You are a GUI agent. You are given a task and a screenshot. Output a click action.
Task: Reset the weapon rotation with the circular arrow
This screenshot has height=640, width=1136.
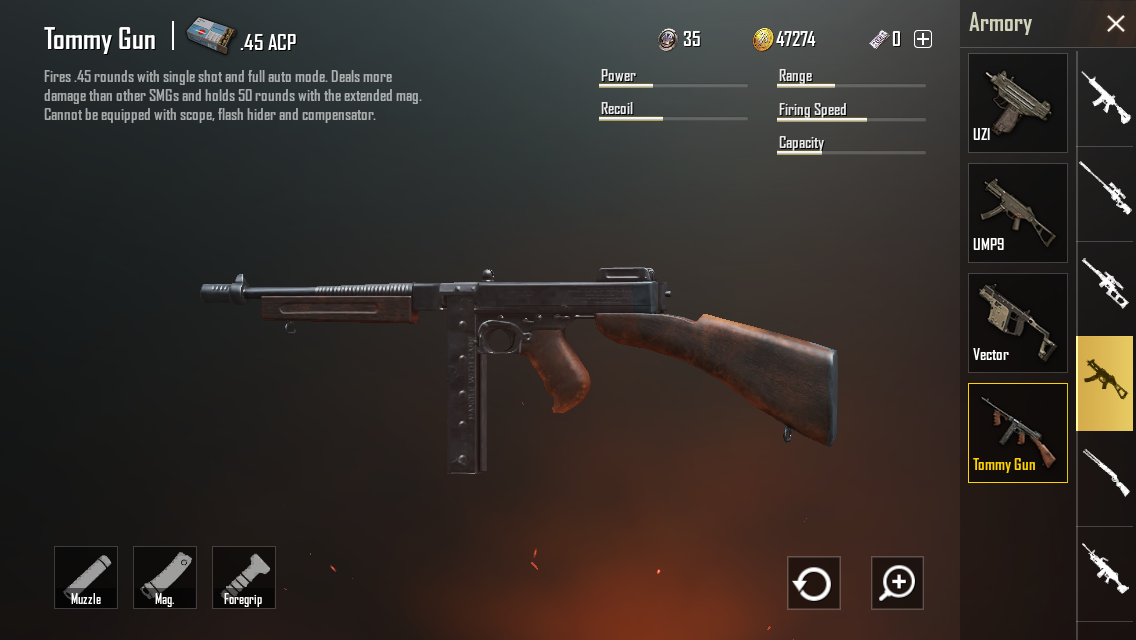tap(813, 583)
